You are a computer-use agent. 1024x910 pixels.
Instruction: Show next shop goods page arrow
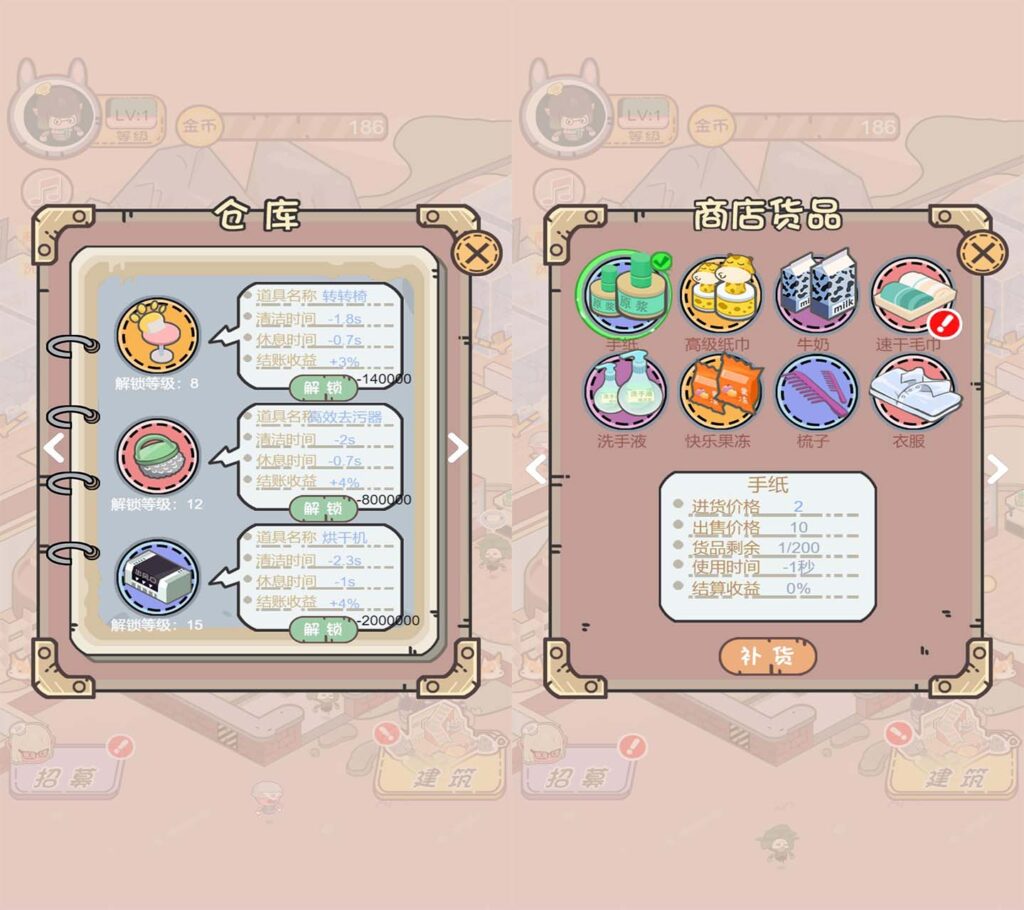coord(996,468)
